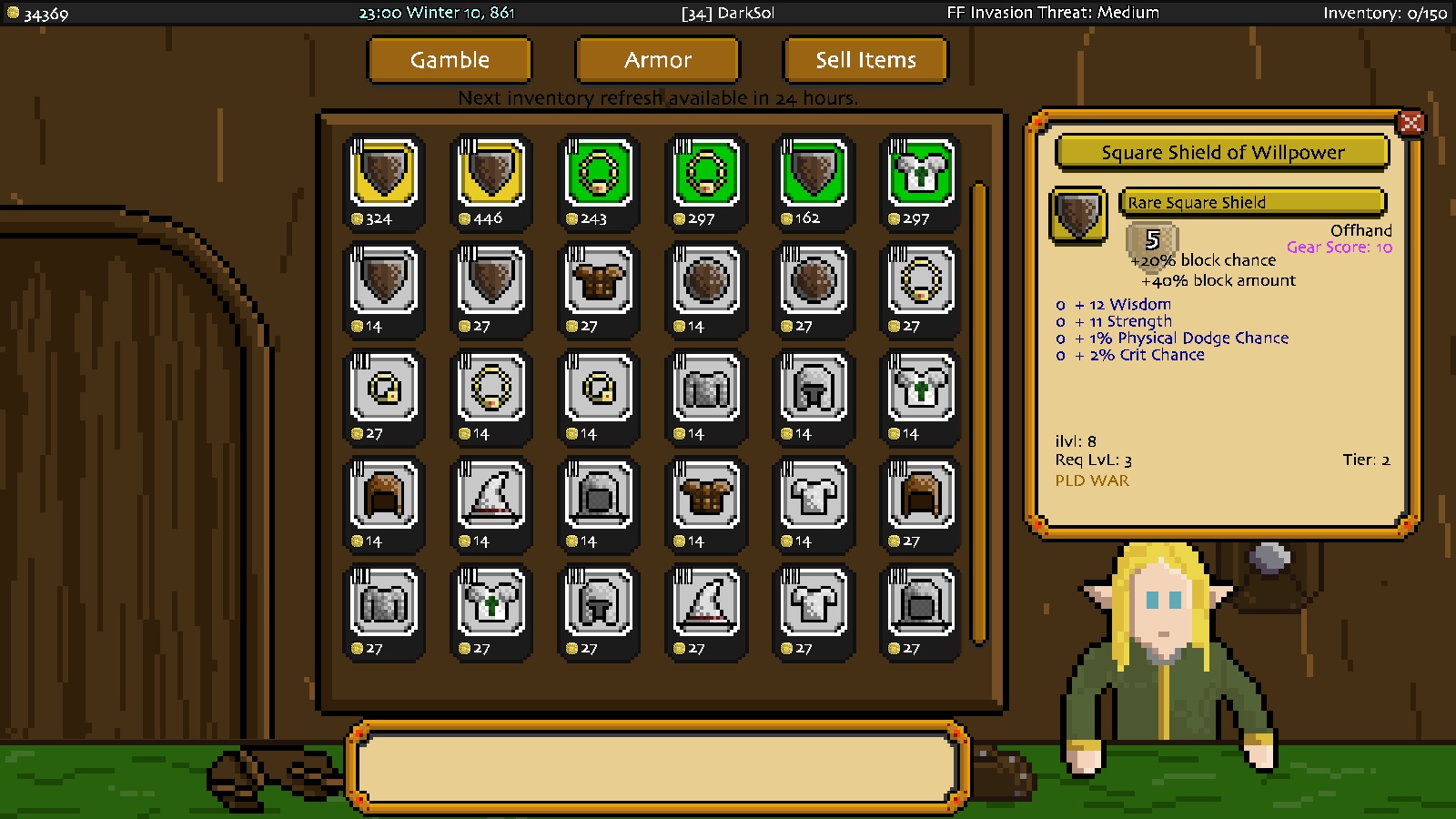Buy the green ring priced 243 gold
Image resolution: width=1456 pixels, height=819 pixels.
tap(599, 180)
